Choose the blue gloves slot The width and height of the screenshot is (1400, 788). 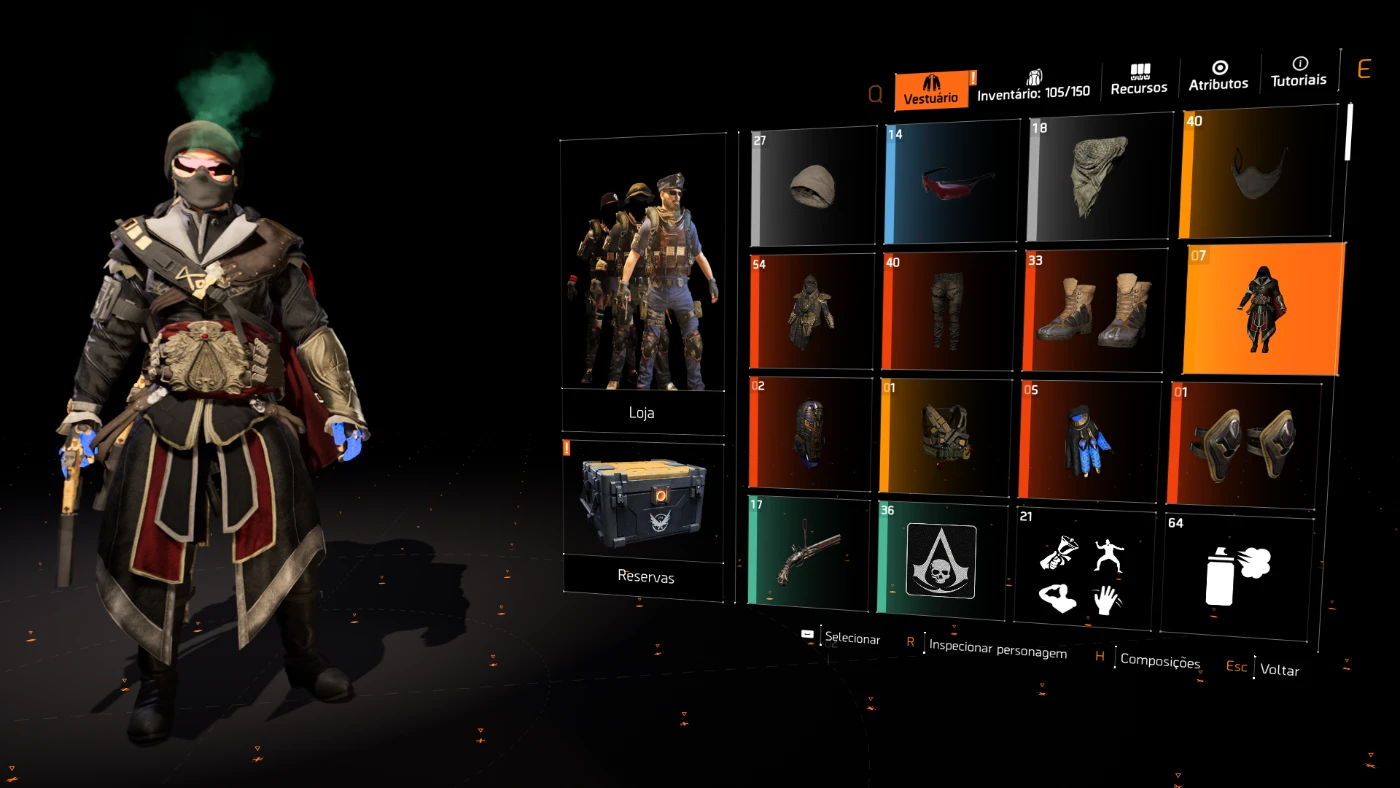tap(1087, 440)
